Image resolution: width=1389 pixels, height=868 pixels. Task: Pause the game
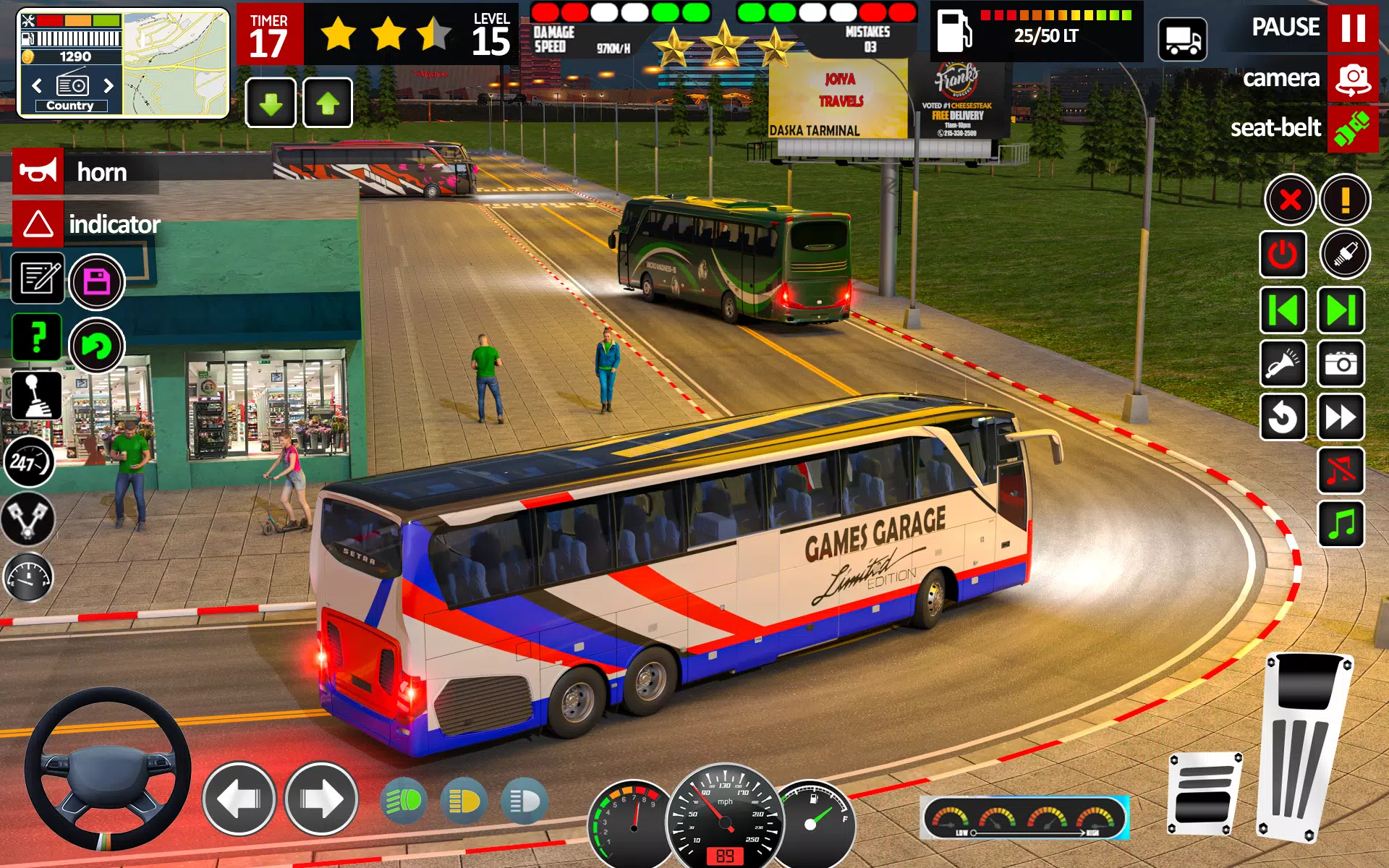pos(1351,27)
